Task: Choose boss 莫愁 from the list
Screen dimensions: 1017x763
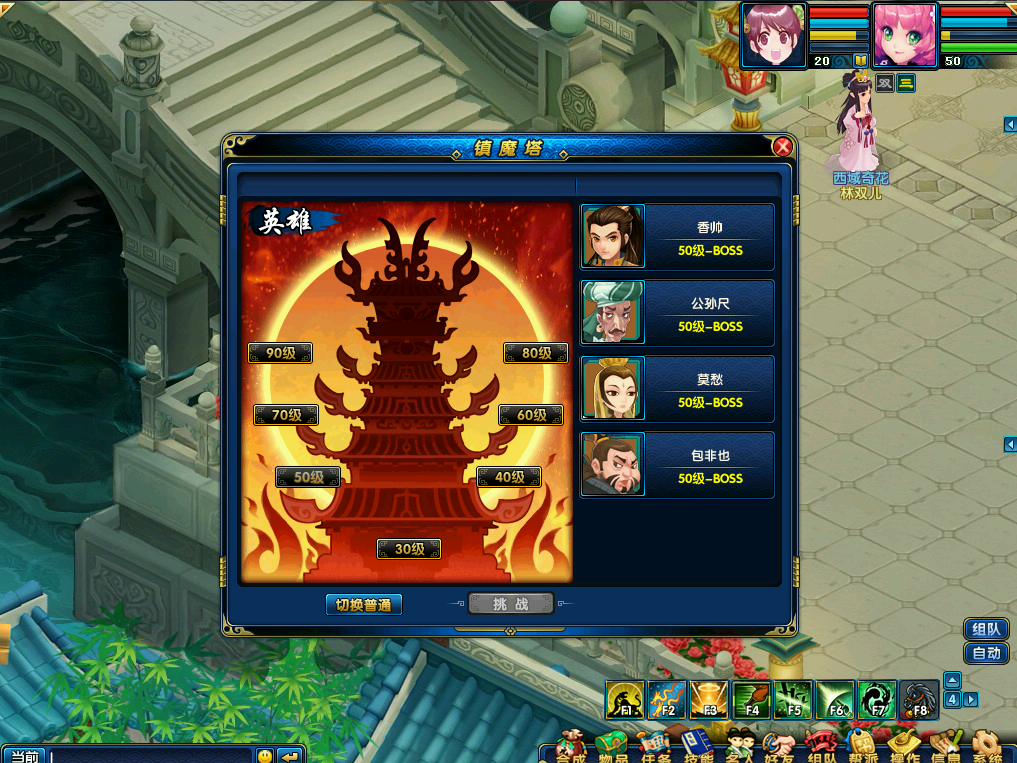Action: [x=677, y=389]
